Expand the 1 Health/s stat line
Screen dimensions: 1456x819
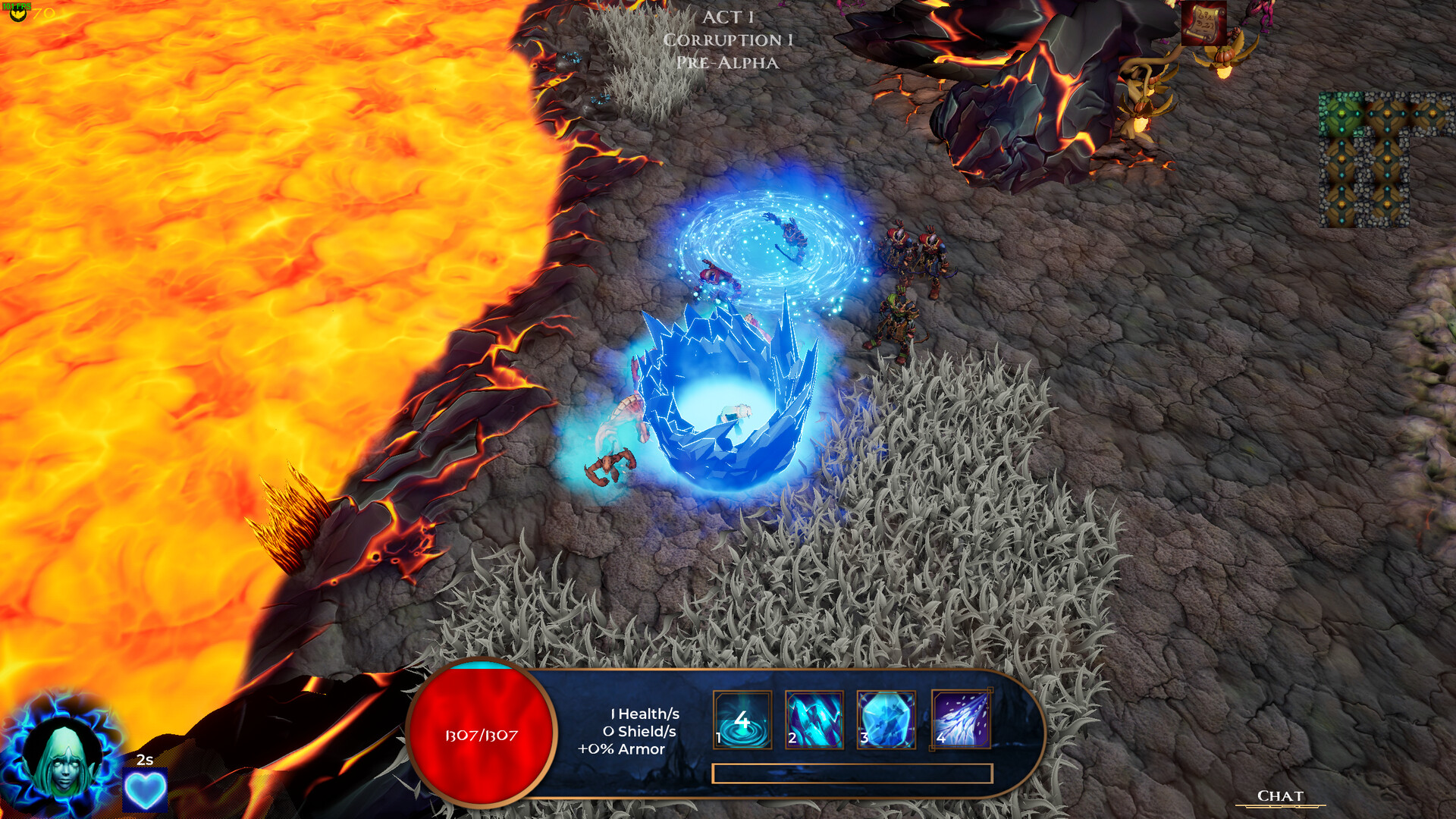[644, 714]
